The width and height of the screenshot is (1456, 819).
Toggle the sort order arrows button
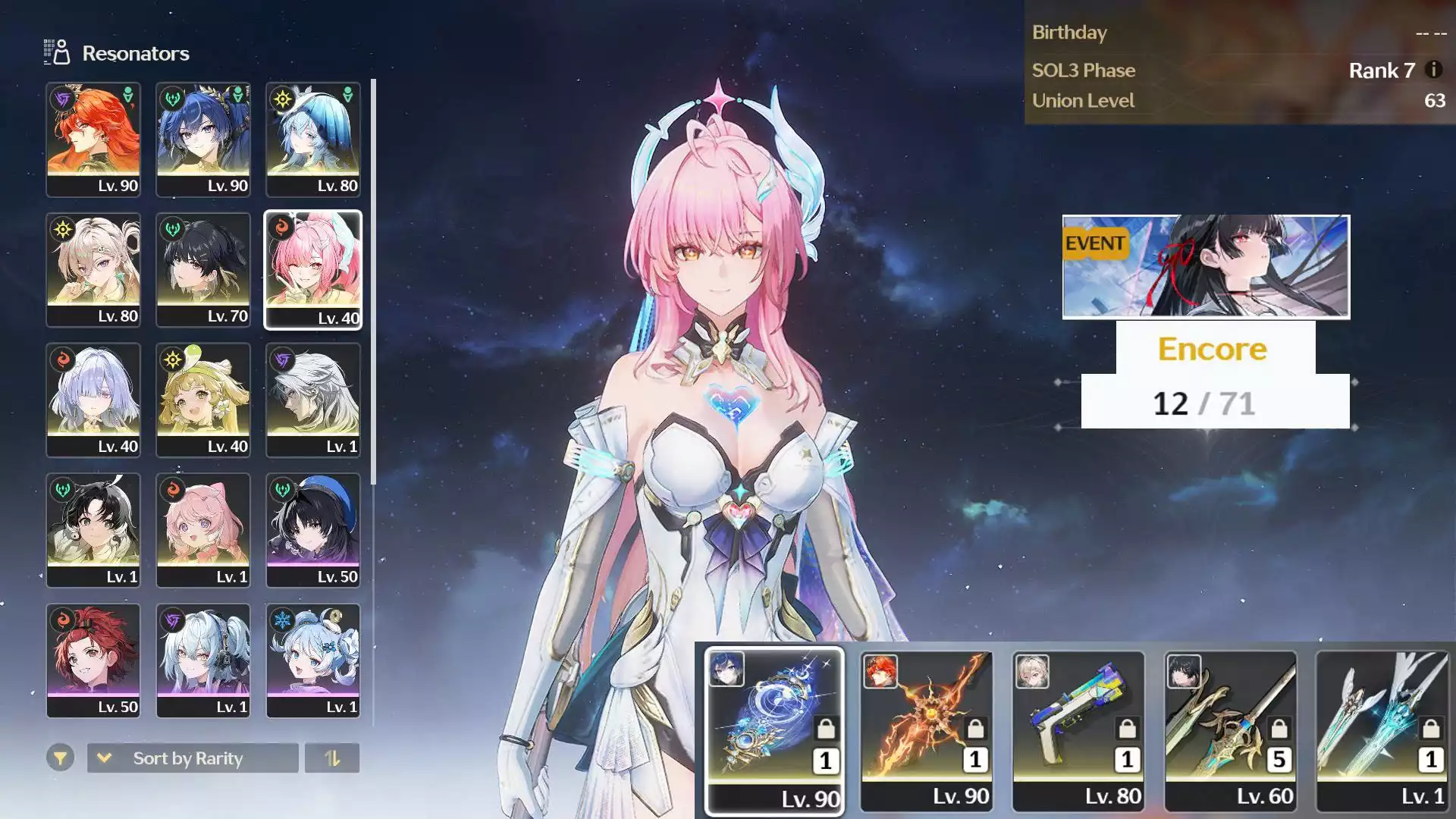(332, 758)
